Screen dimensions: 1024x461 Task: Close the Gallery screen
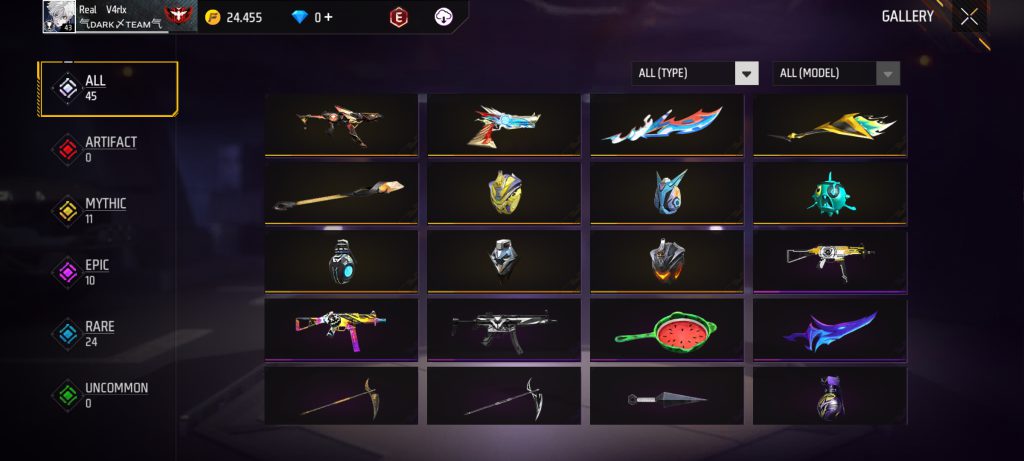click(969, 16)
